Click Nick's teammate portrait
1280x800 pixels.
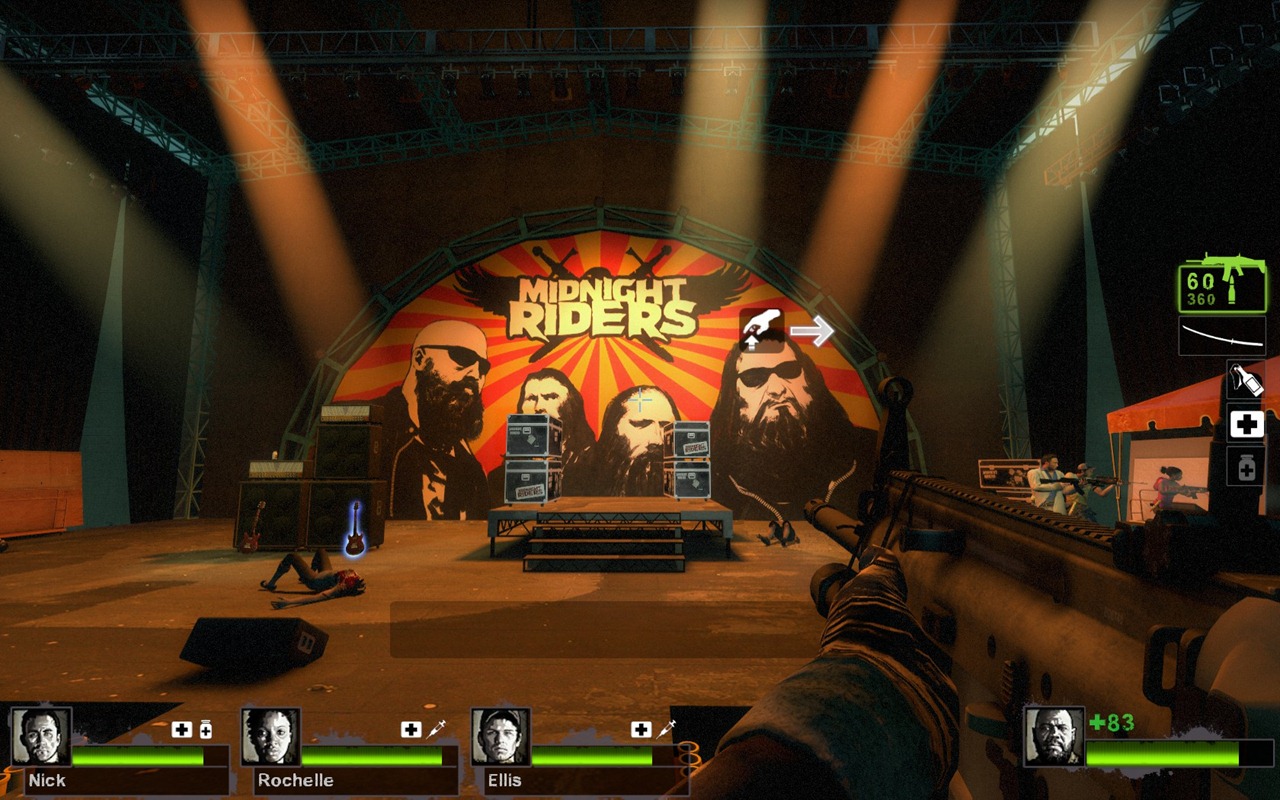point(41,737)
